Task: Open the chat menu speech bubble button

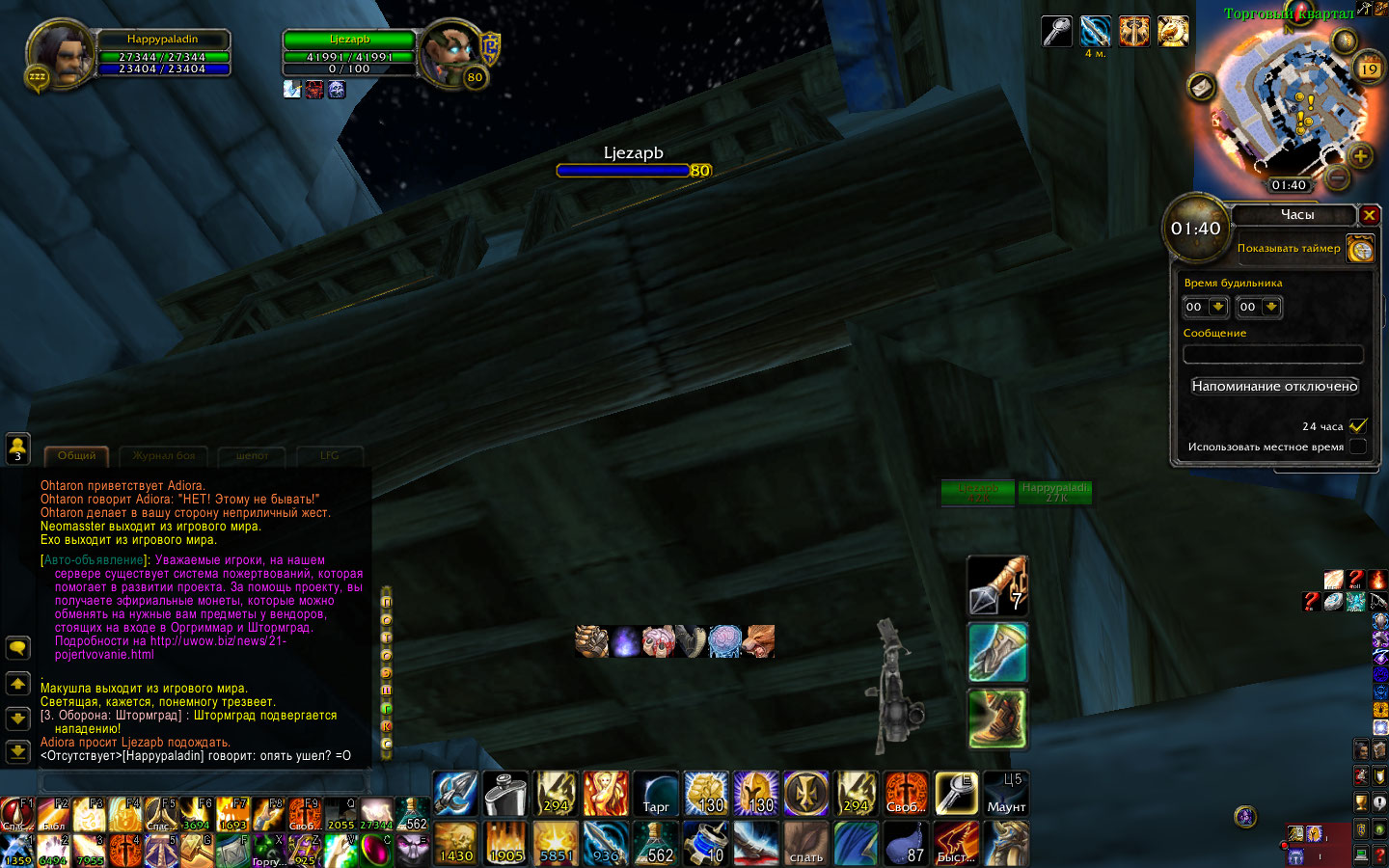Action: tap(17, 648)
